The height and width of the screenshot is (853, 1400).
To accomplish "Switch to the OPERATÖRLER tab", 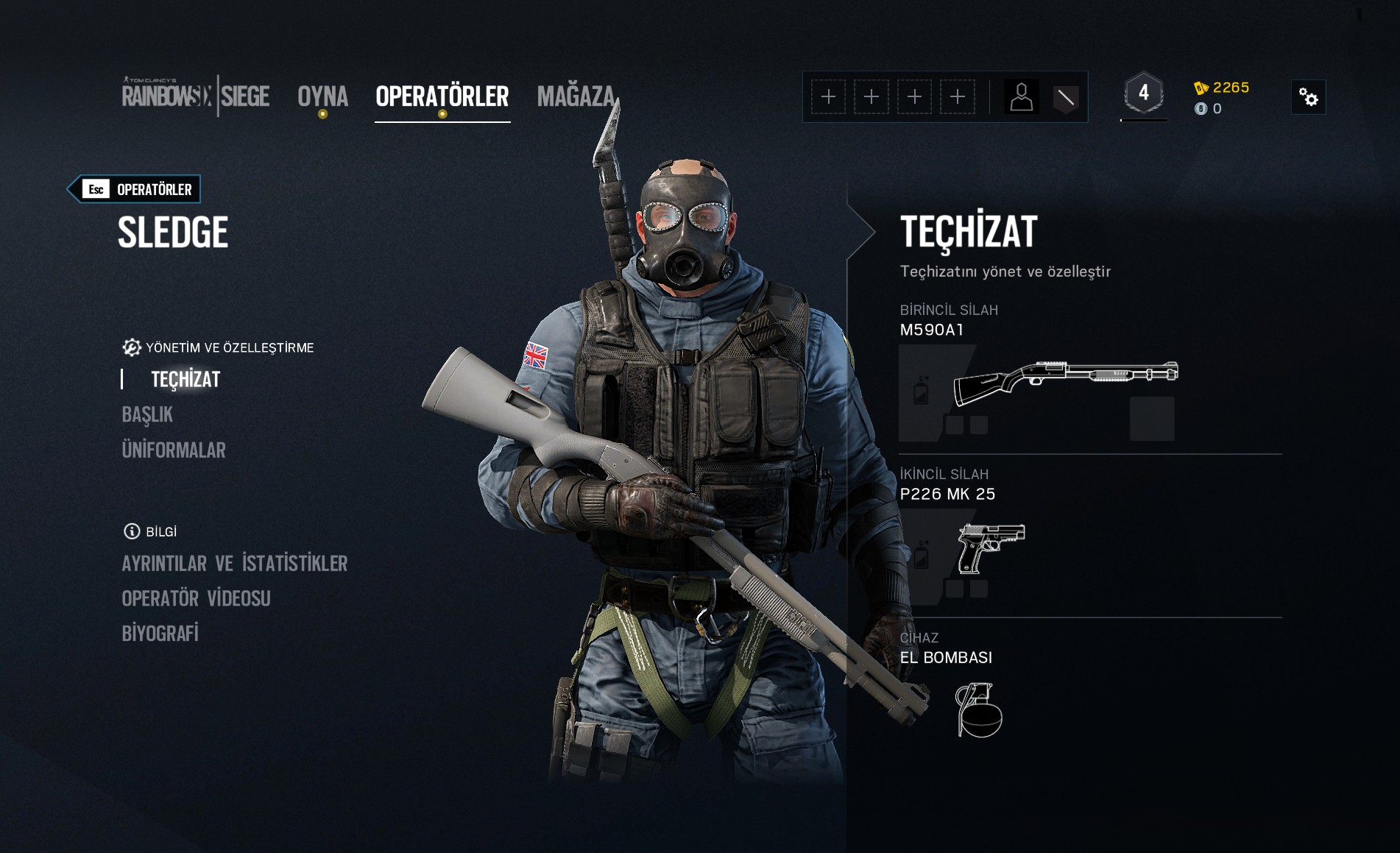I will click(442, 96).
